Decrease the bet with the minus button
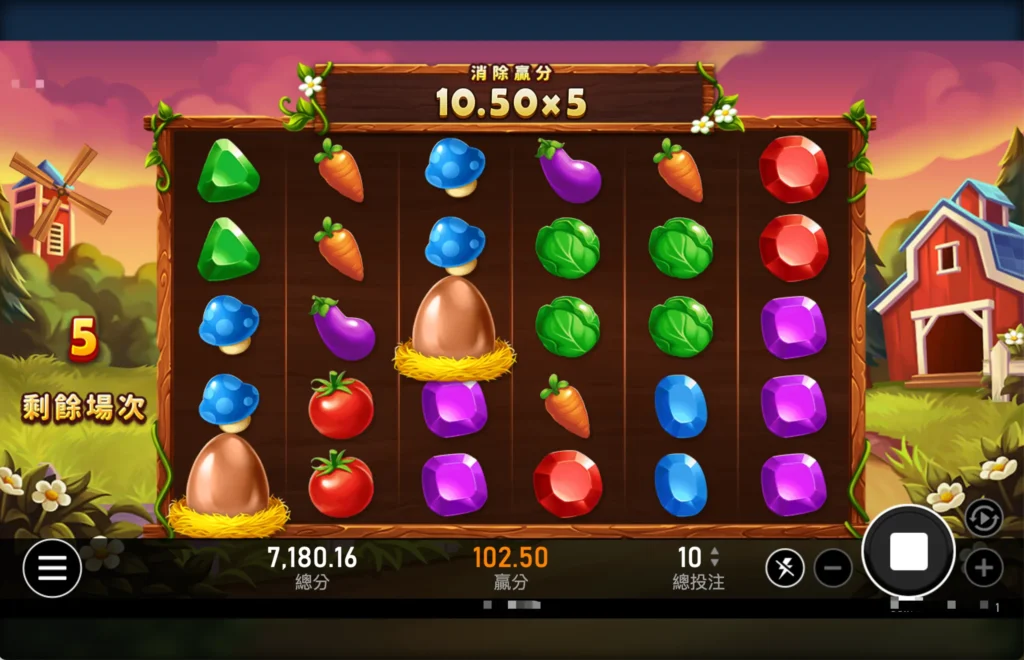 pyautogui.click(x=833, y=569)
